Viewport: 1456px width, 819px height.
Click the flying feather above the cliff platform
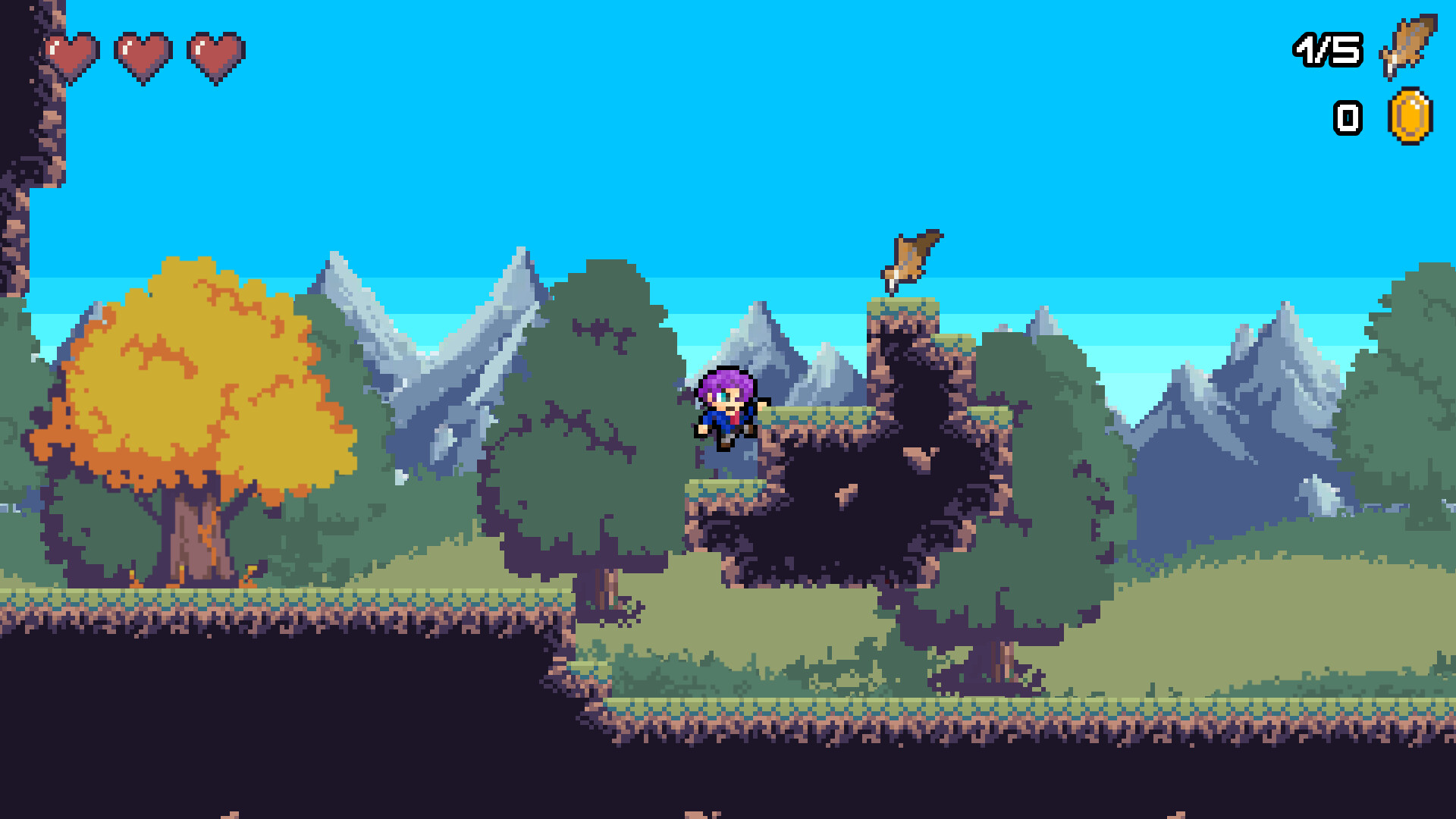(910, 258)
